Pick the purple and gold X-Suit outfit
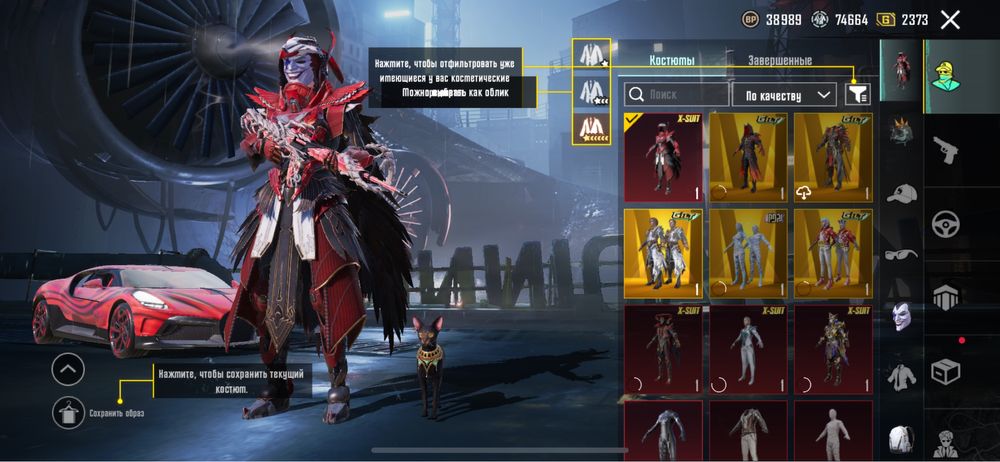The image size is (1000, 462). point(833,350)
